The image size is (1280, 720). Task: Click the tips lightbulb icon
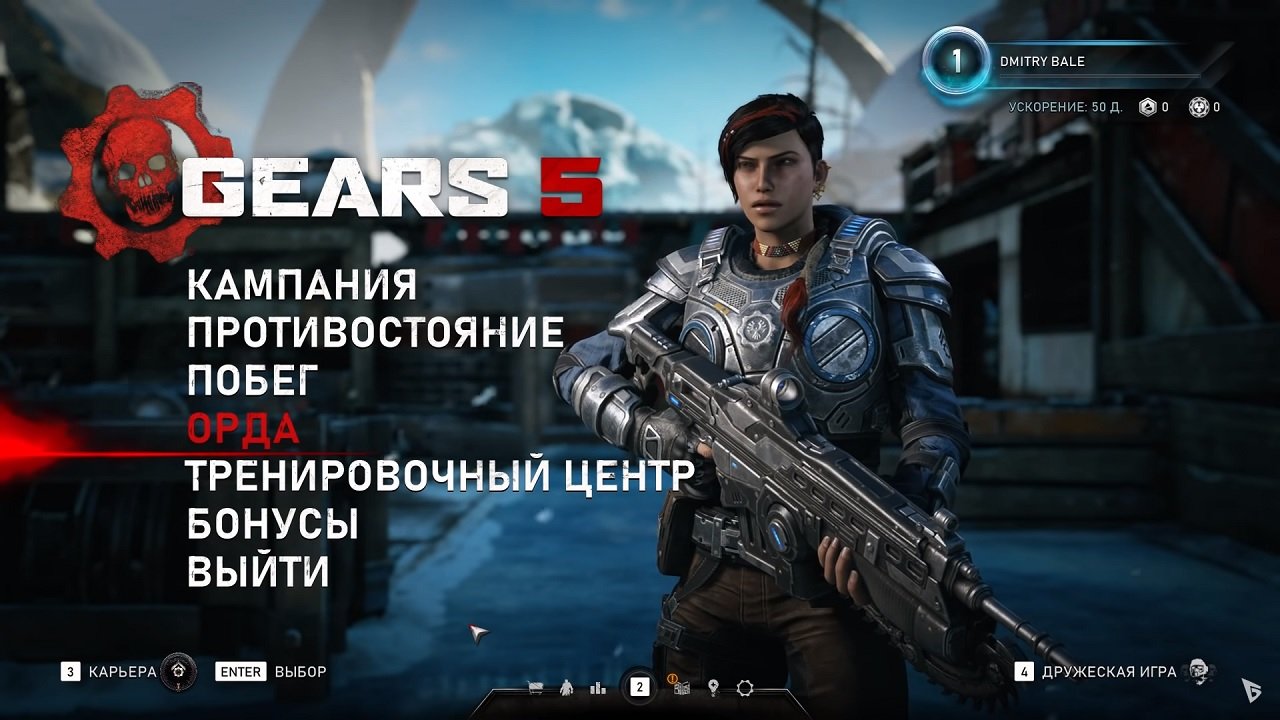click(713, 688)
